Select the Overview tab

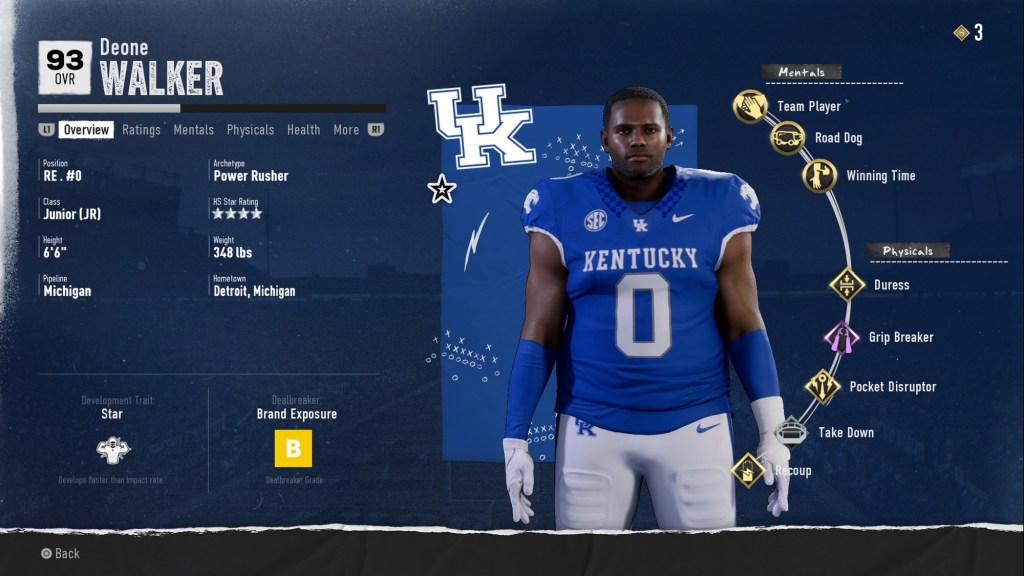coord(86,130)
